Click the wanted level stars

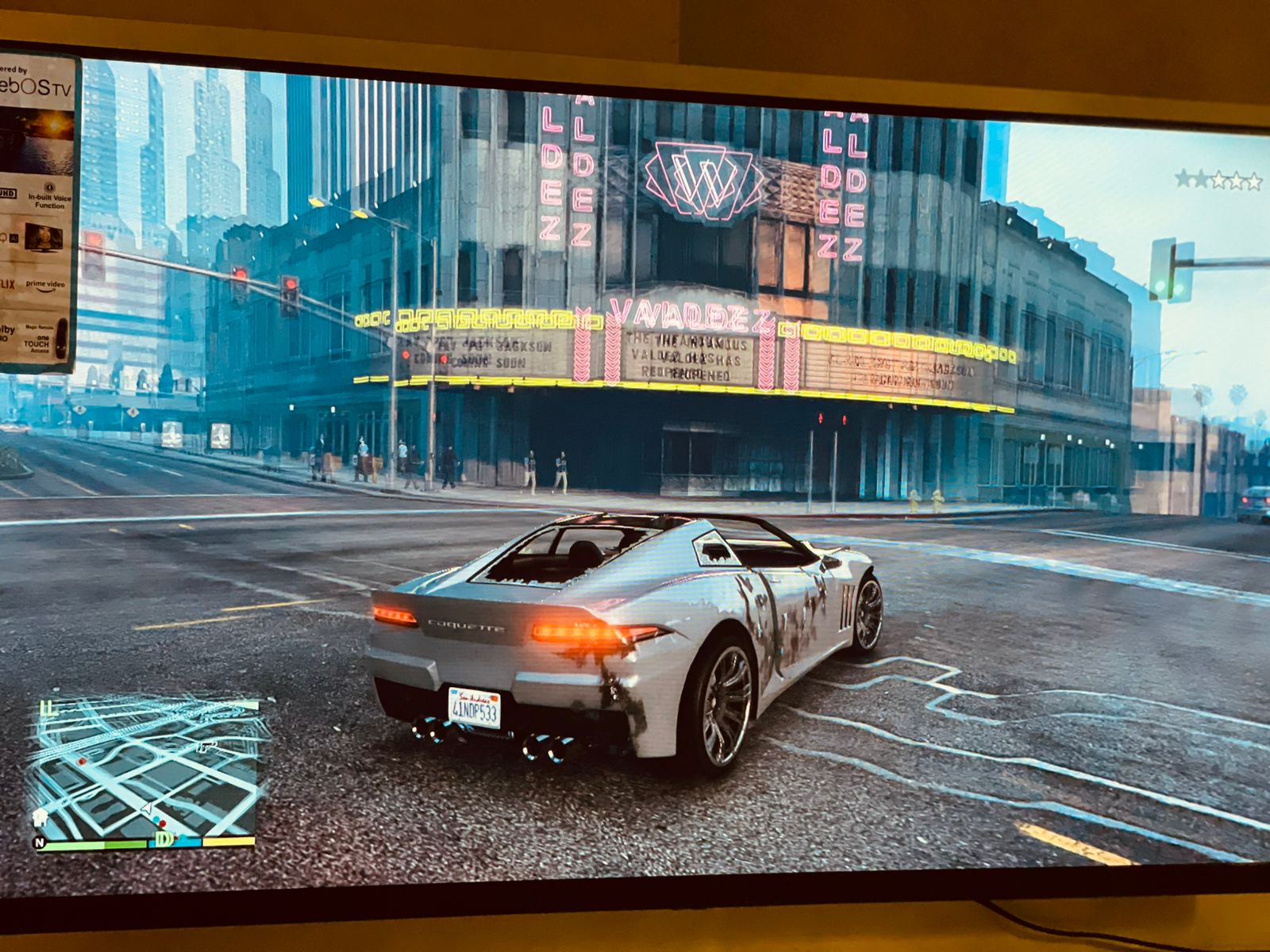[1218, 181]
